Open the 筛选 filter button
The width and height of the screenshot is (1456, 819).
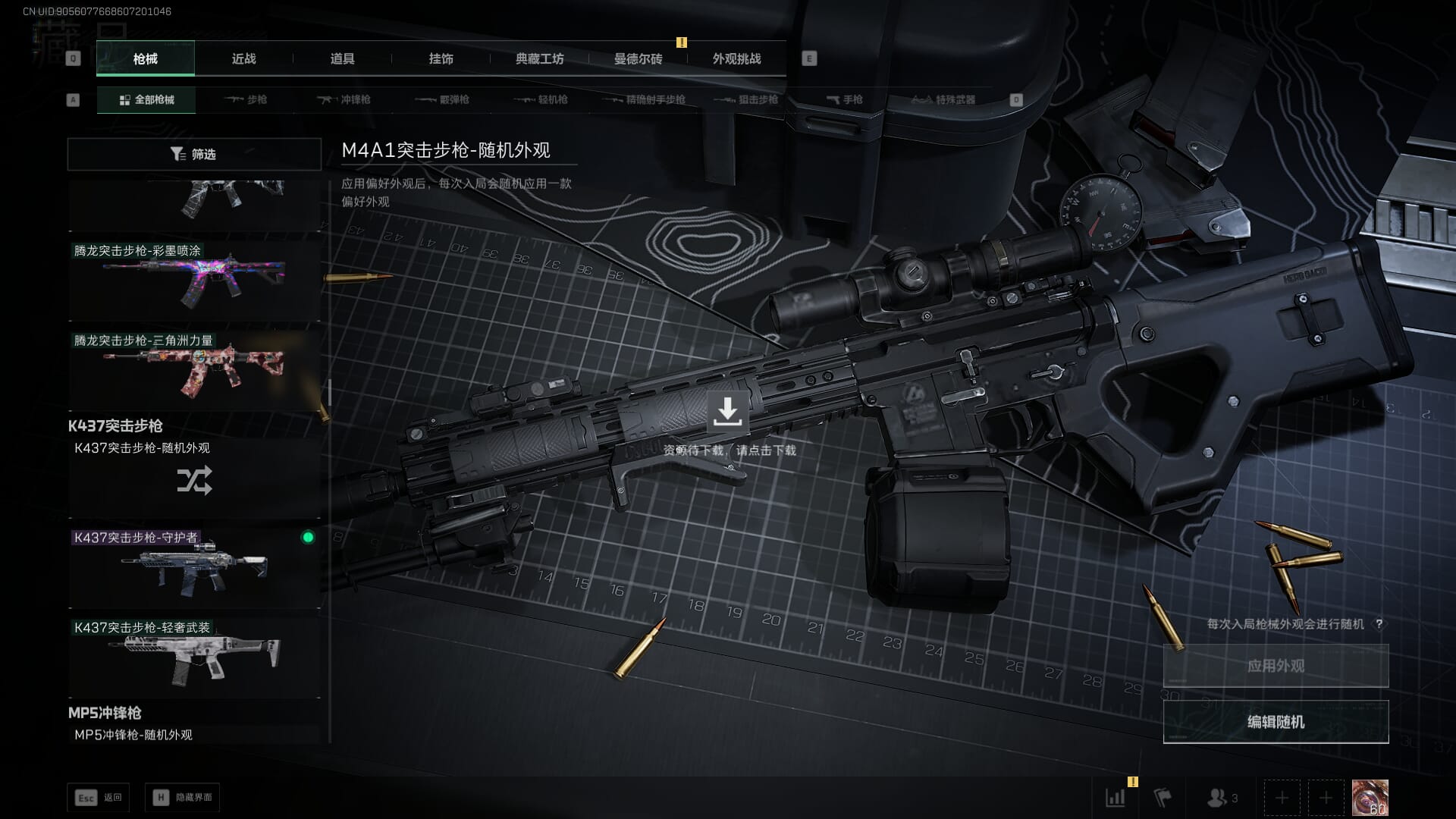194,155
